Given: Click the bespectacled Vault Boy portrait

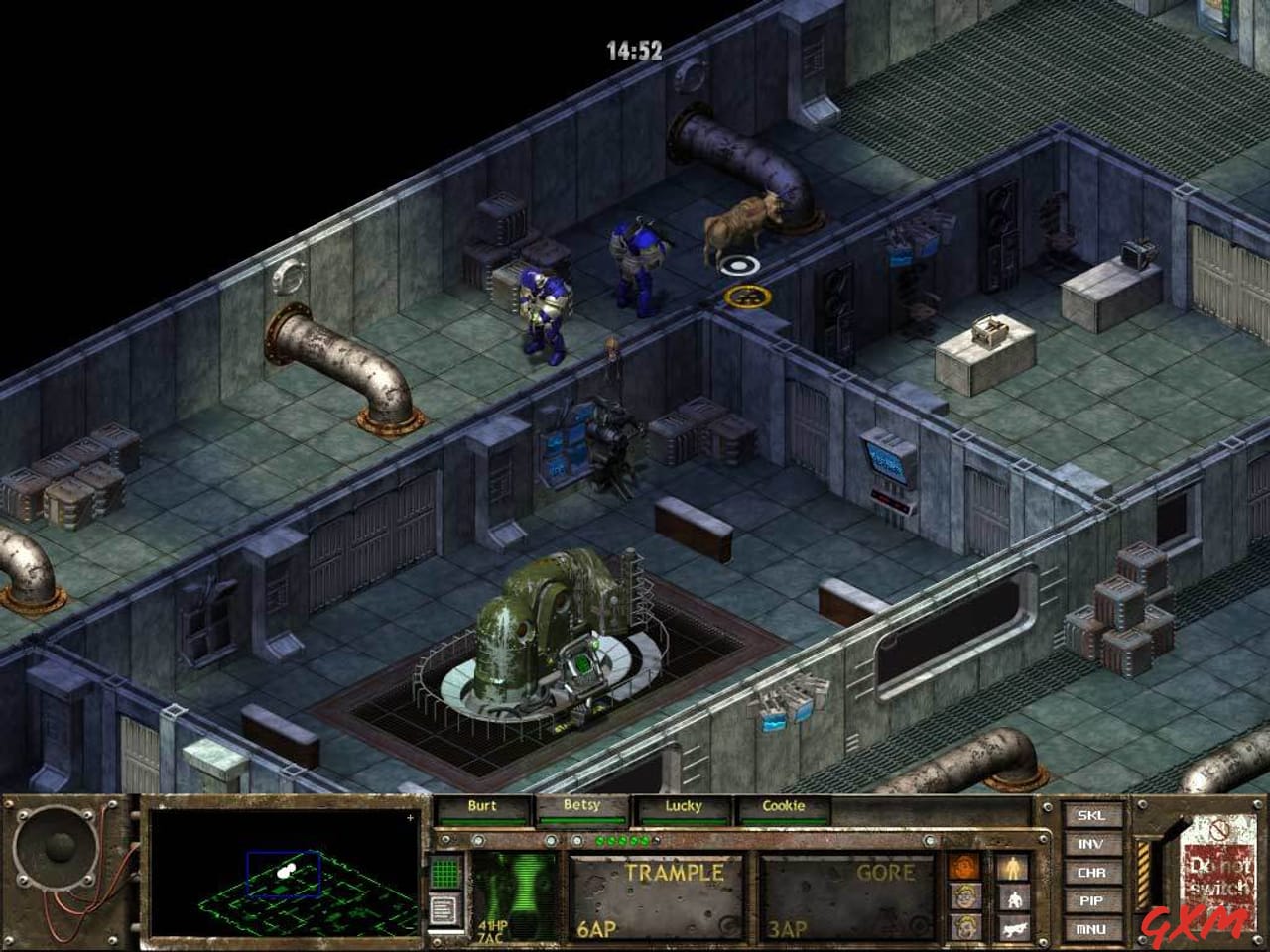Looking at the screenshot, I should tap(965, 898).
